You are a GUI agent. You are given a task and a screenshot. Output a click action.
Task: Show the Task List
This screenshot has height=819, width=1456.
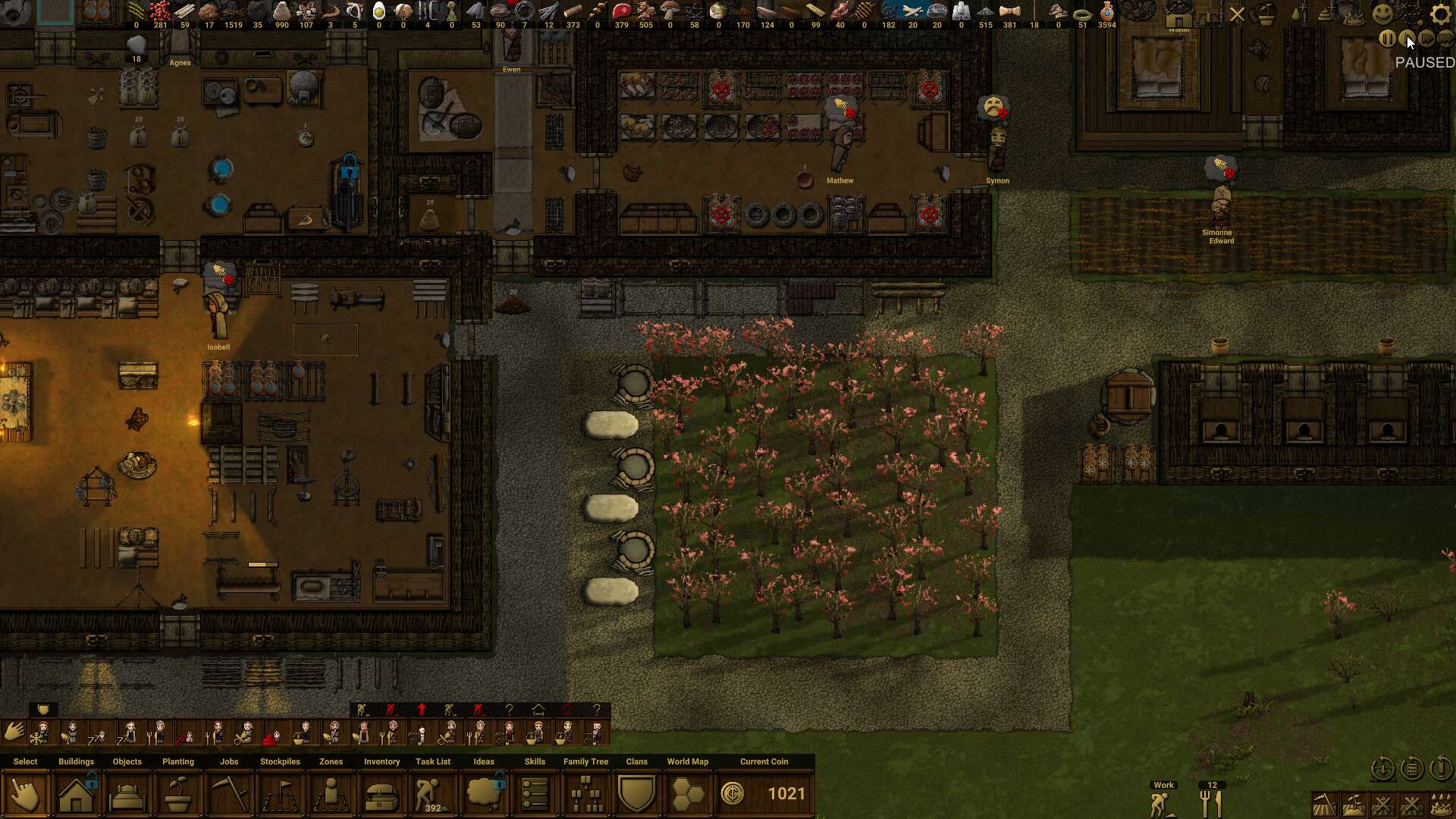click(432, 794)
